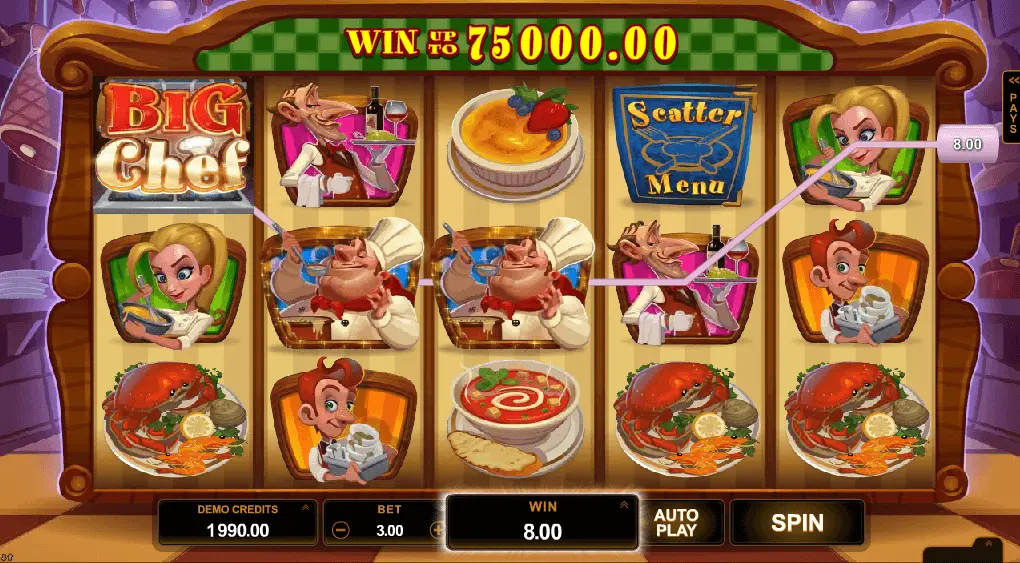Spin the reels with the SPIN button

(x=797, y=522)
